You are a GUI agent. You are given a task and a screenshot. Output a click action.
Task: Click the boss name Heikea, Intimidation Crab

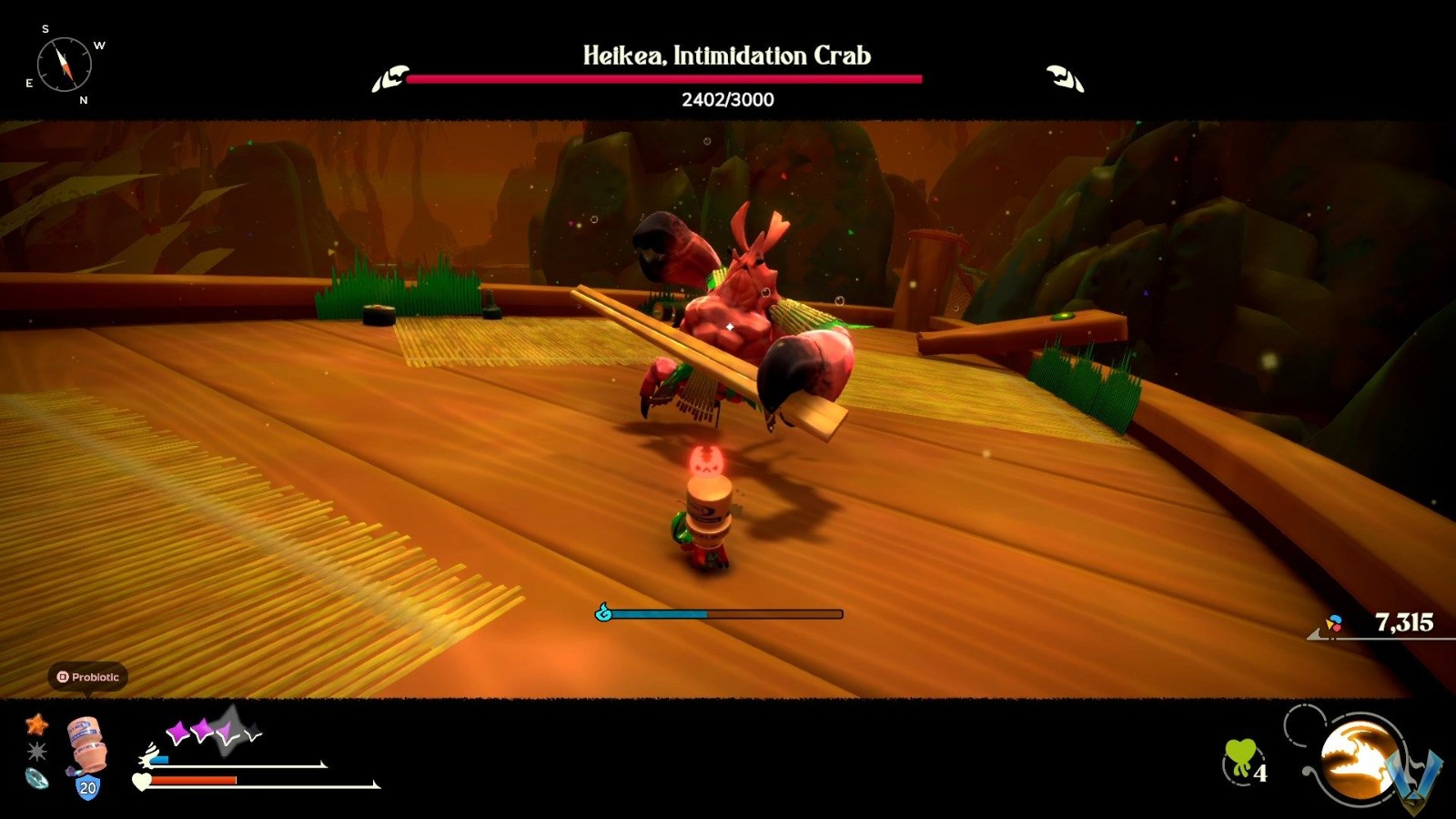726,56
